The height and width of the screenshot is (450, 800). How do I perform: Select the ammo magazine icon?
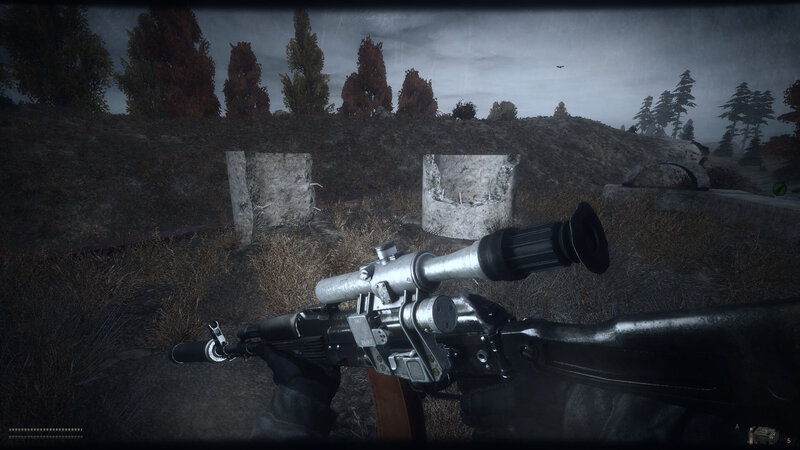pyautogui.click(x=766, y=432)
